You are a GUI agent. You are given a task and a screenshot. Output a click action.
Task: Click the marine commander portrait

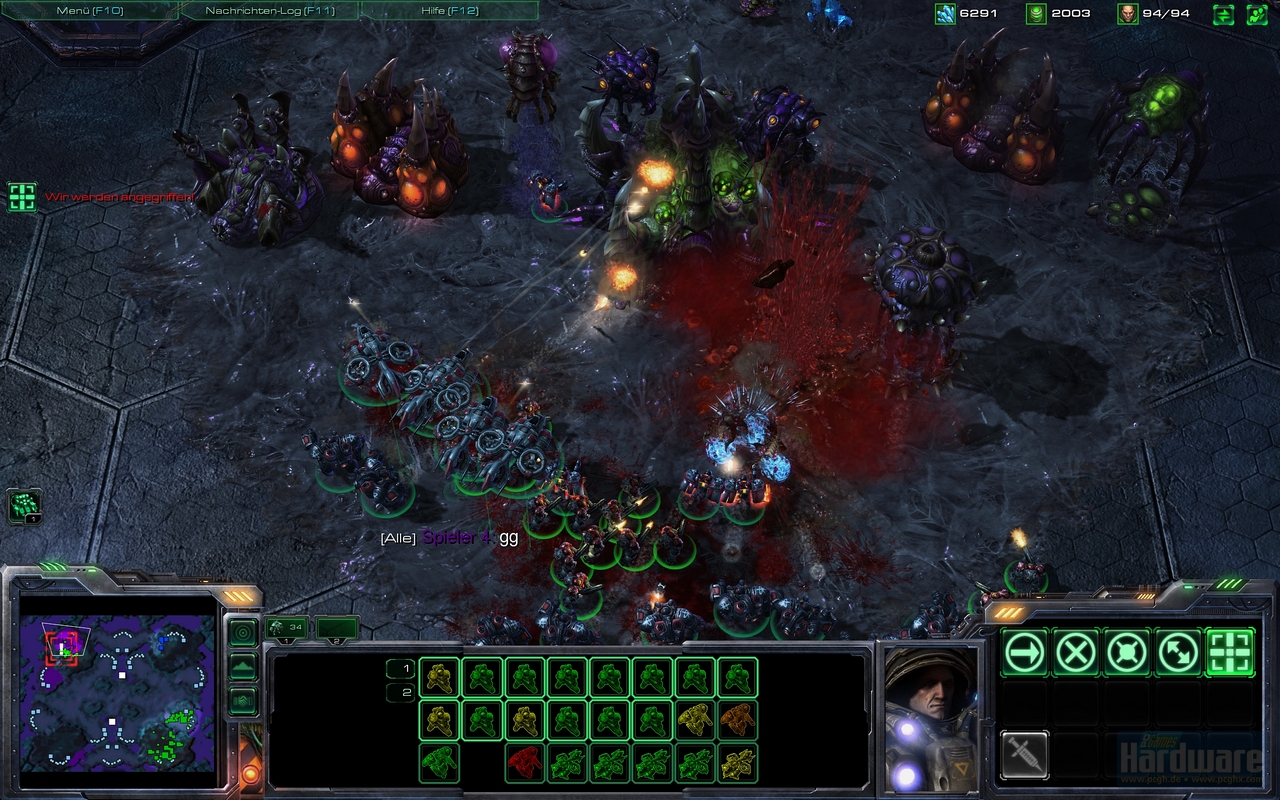(928, 718)
